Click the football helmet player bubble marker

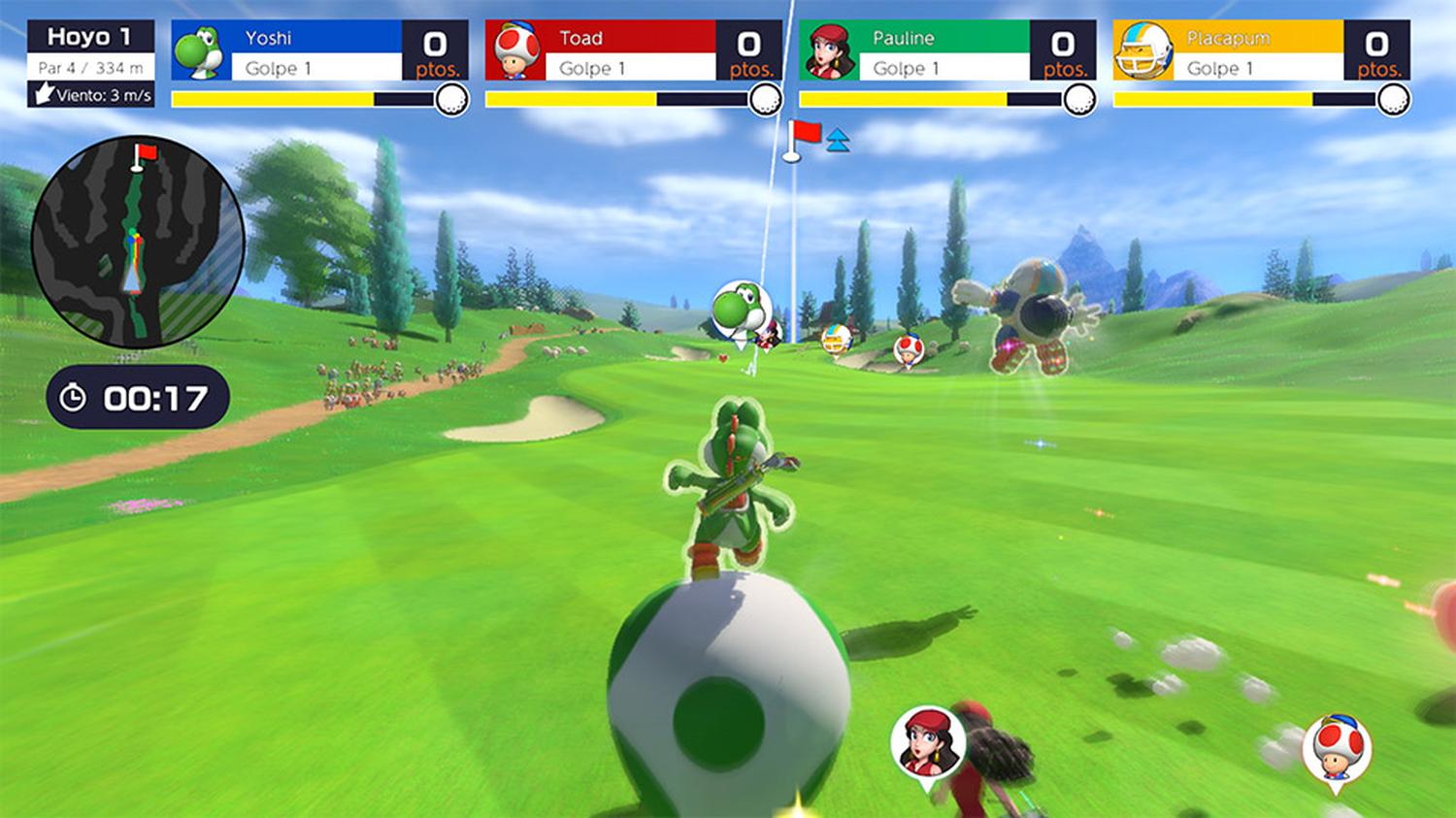(x=837, y=340)
